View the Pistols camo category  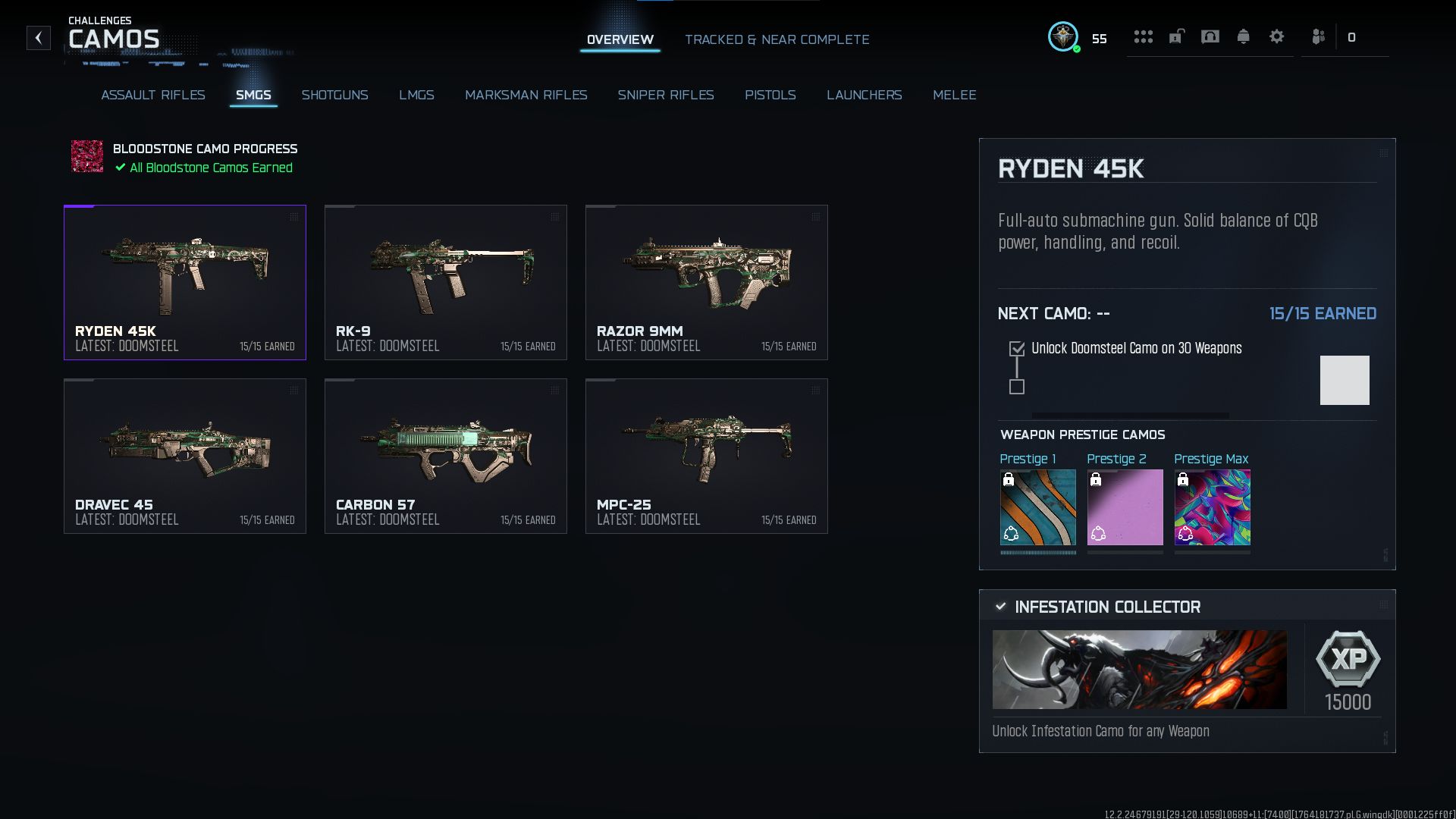[770, 95]
